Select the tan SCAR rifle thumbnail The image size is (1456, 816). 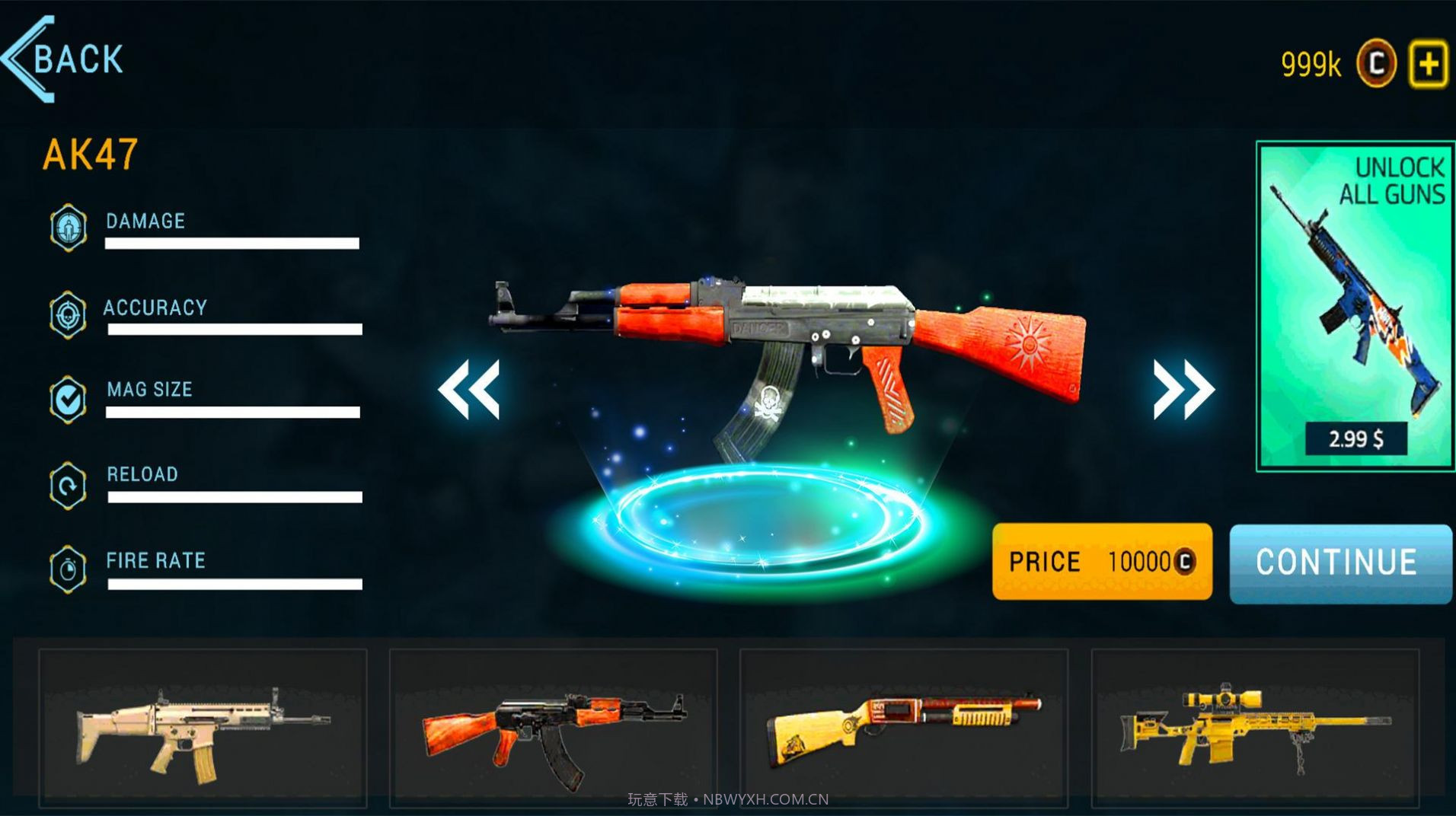click(203, 728)
